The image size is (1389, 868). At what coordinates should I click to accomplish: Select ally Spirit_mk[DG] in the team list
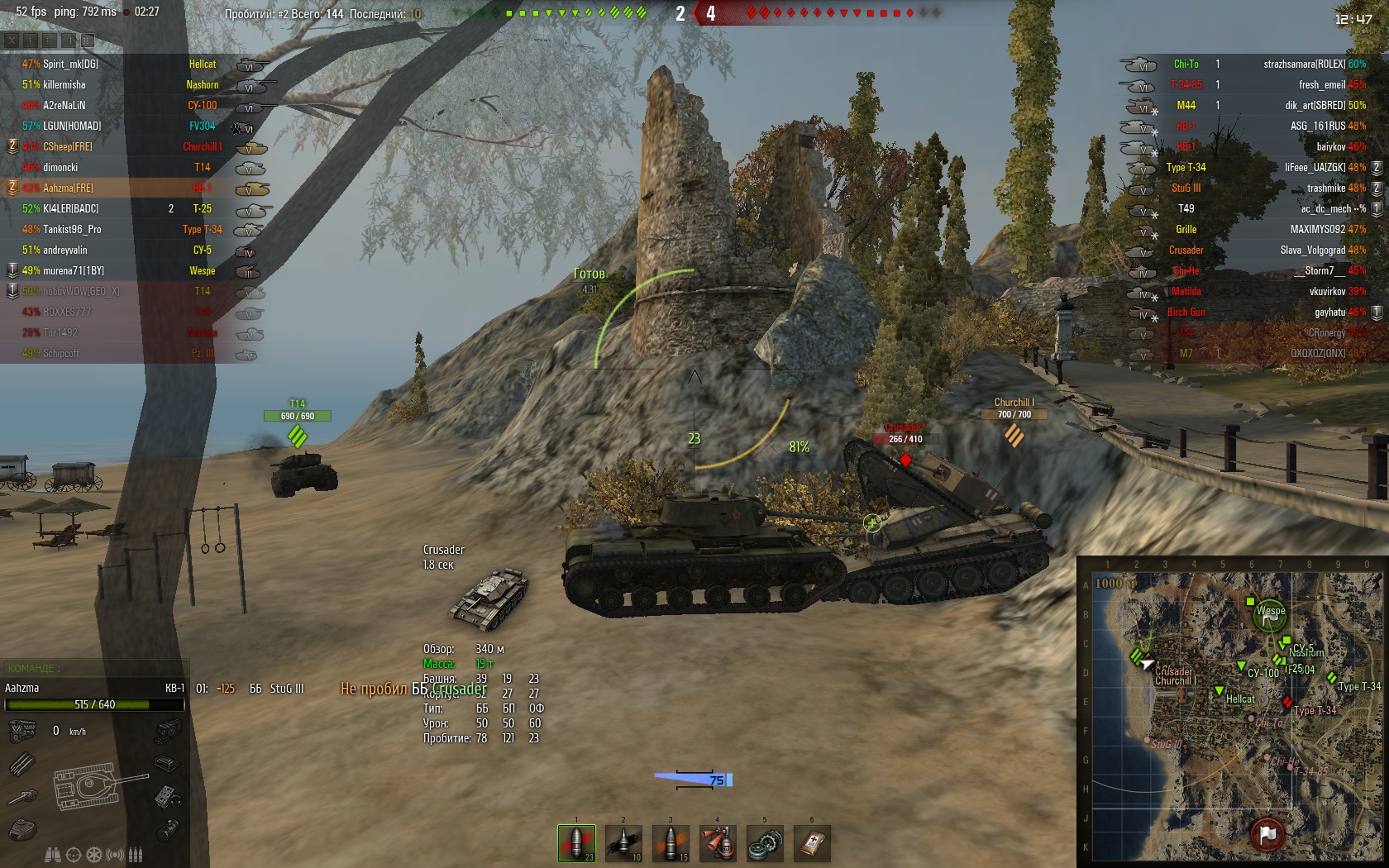(x=70, y=64)
